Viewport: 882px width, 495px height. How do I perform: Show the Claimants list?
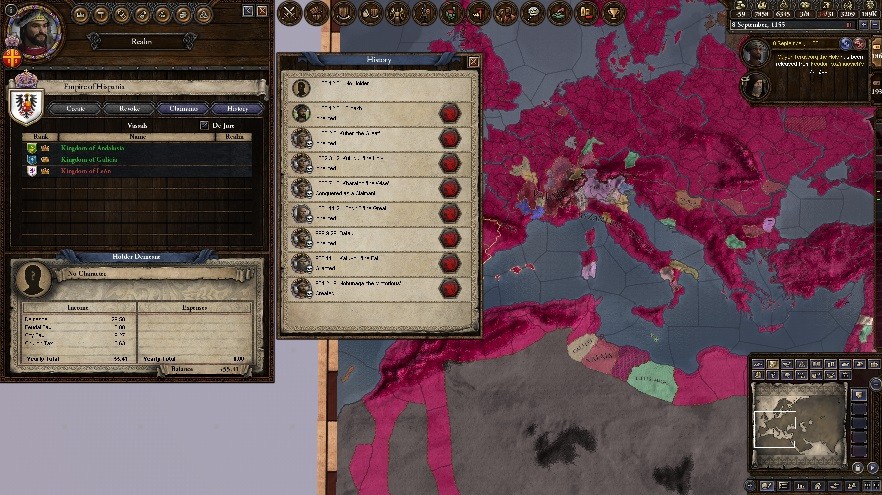[183, 108]
